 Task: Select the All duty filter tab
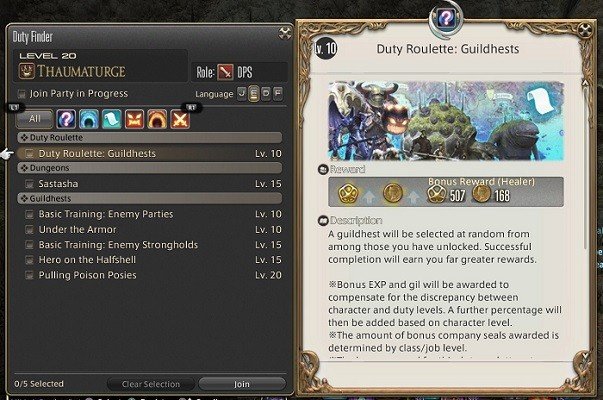pos(32,119)
